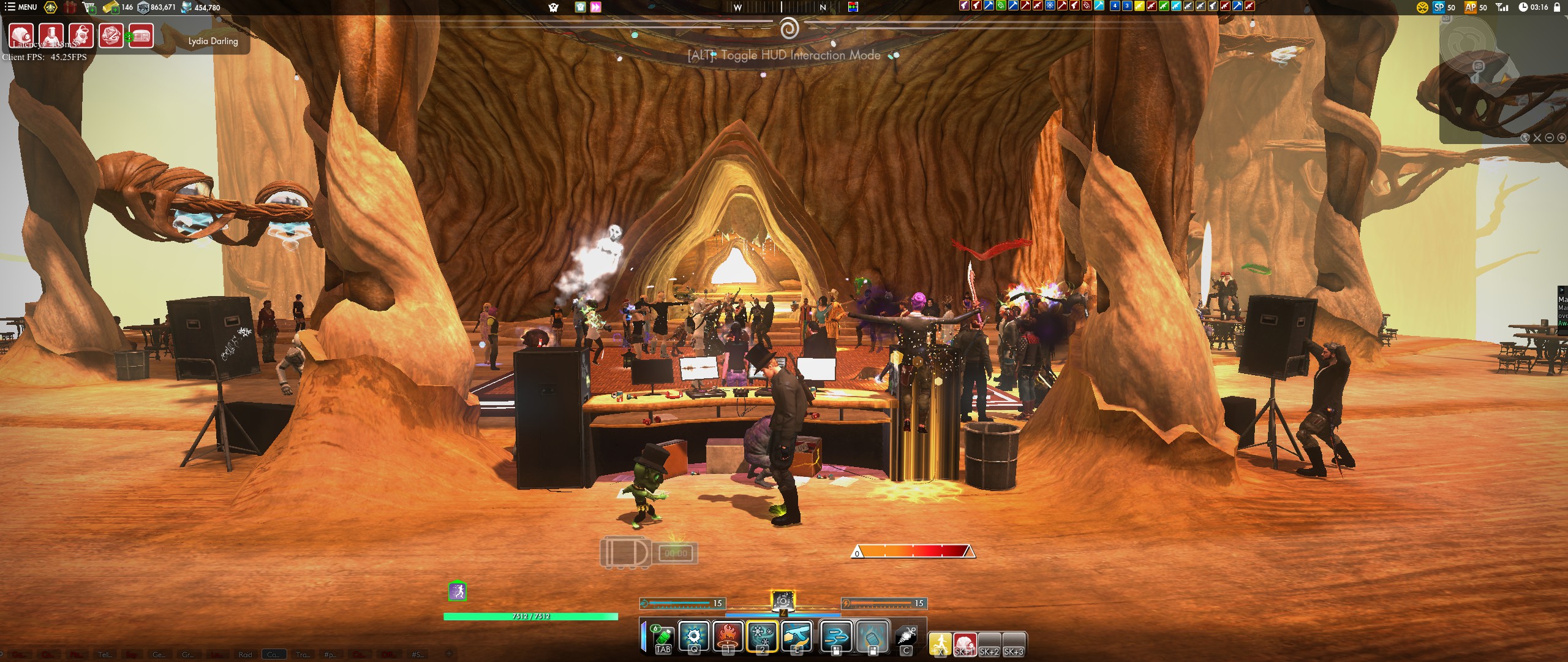The height and width of the screenshot is (662, 1568).
Task: Open the yellow bee emblem icon
Action: point(51,7)
